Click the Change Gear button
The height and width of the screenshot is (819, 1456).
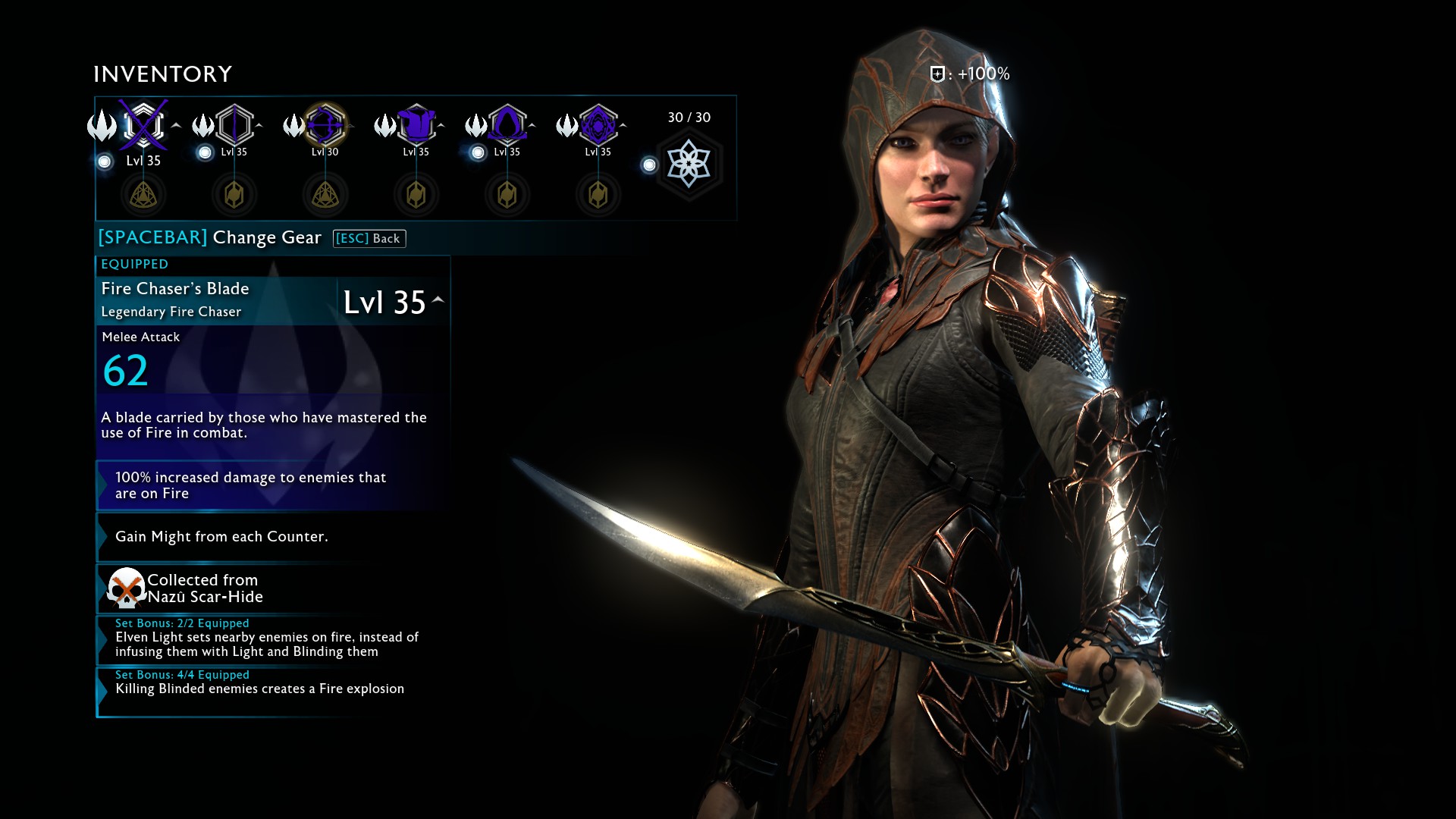210,238
